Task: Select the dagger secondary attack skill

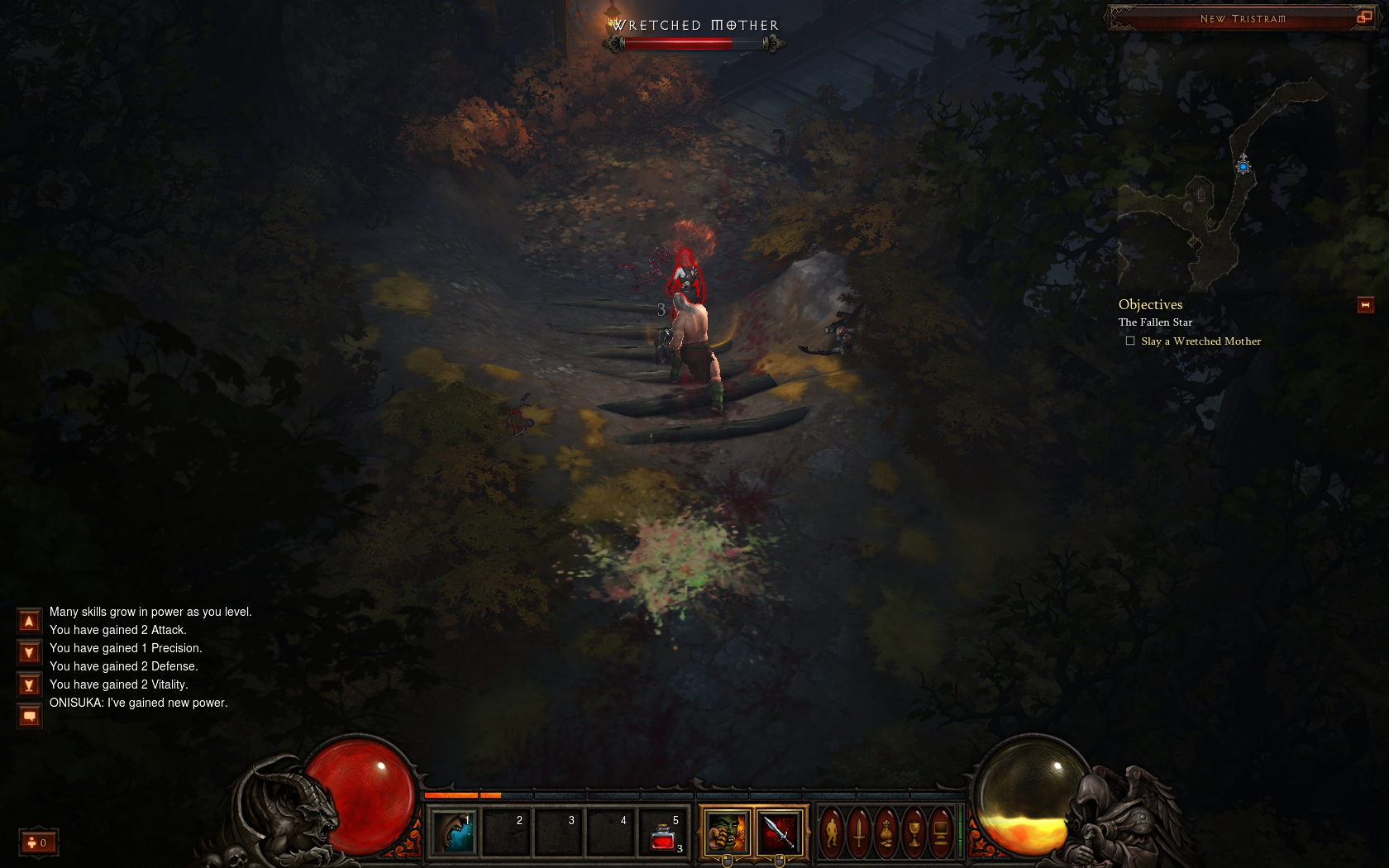Action: [779, 832]
